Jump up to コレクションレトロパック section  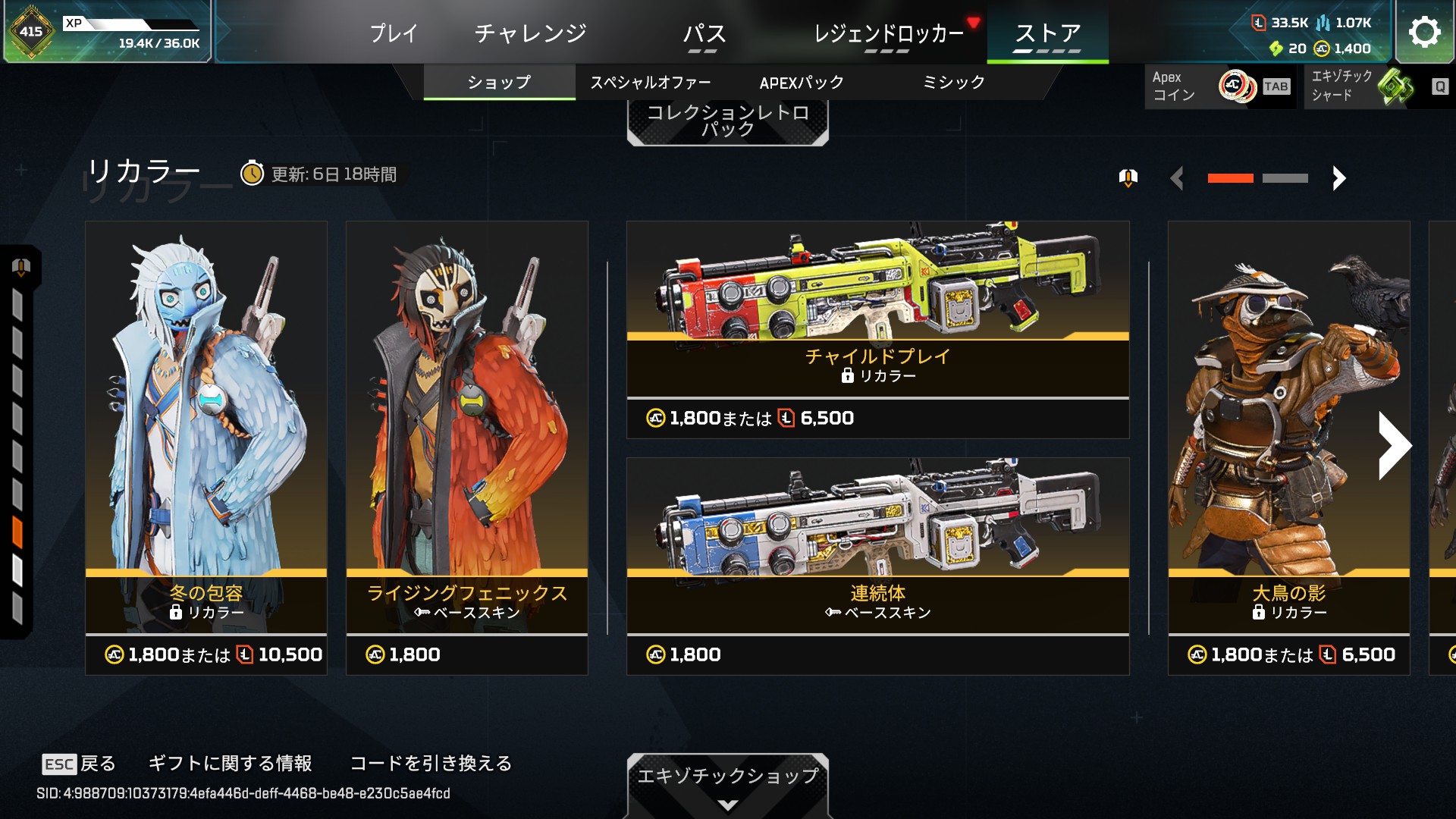(727, 121)
